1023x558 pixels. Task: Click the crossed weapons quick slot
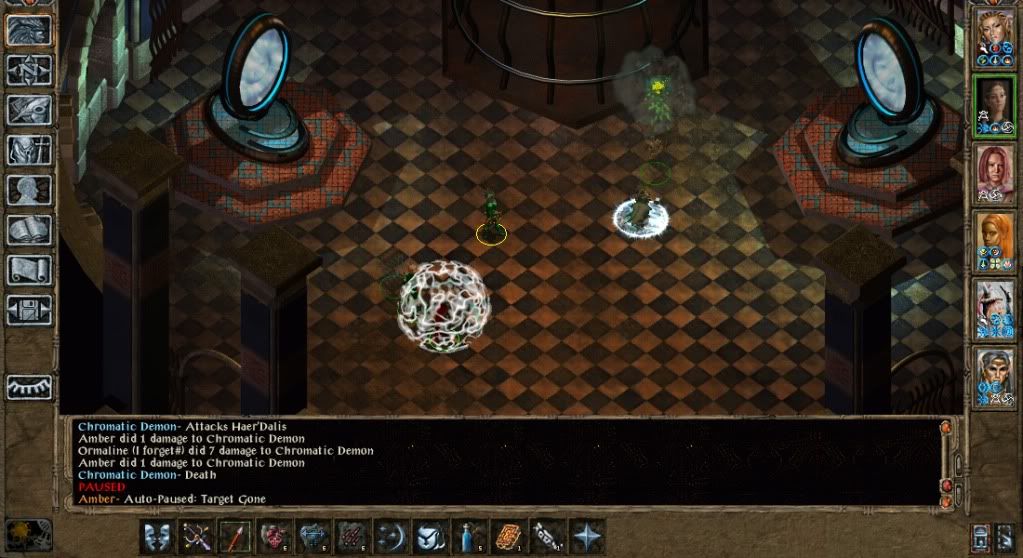pyautogui.click(x=196, y=536)
